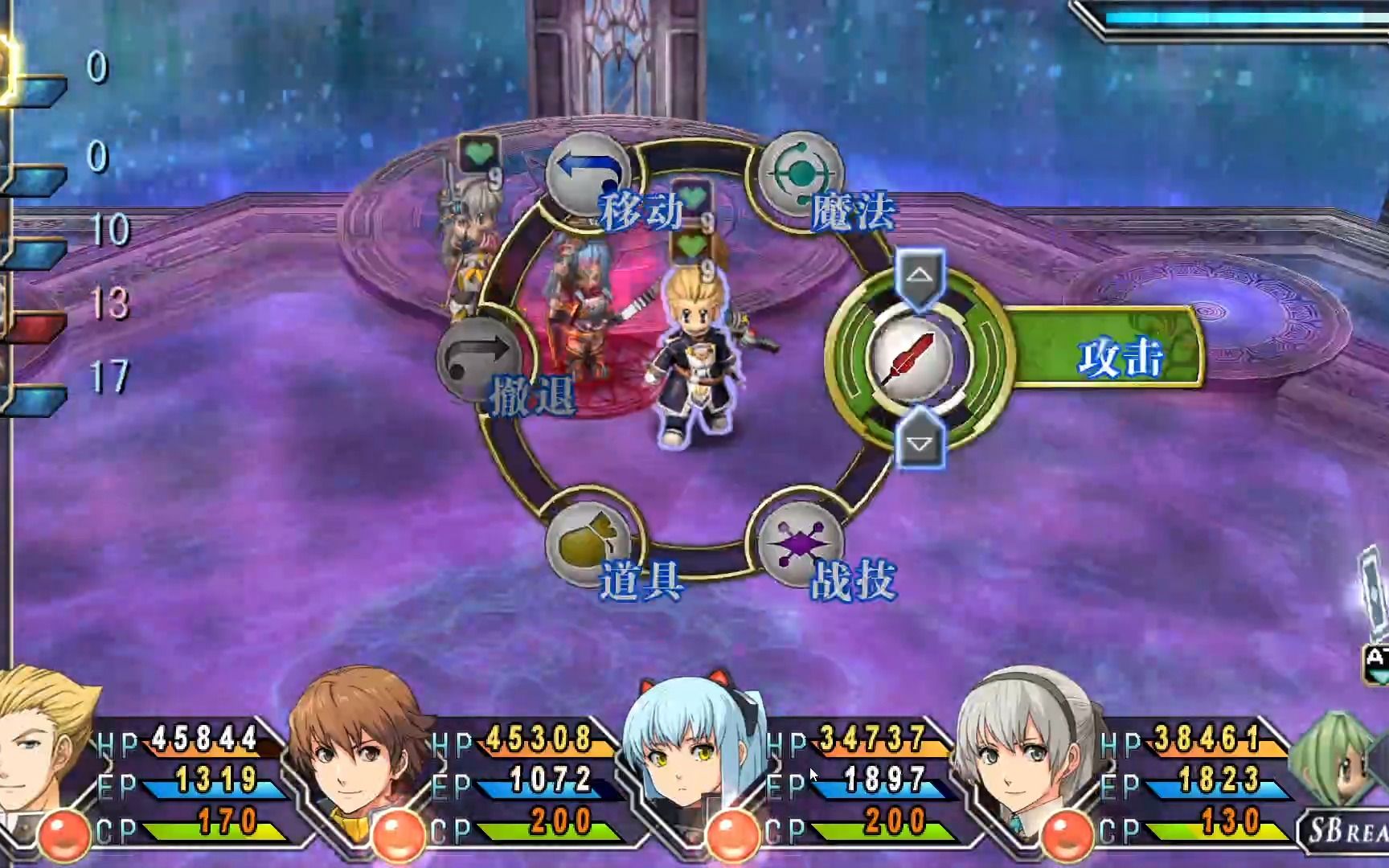Choose the 魔法 (Arts) command
The height and width of the screenshot is (868, 1389).
(x=799, y=174)
